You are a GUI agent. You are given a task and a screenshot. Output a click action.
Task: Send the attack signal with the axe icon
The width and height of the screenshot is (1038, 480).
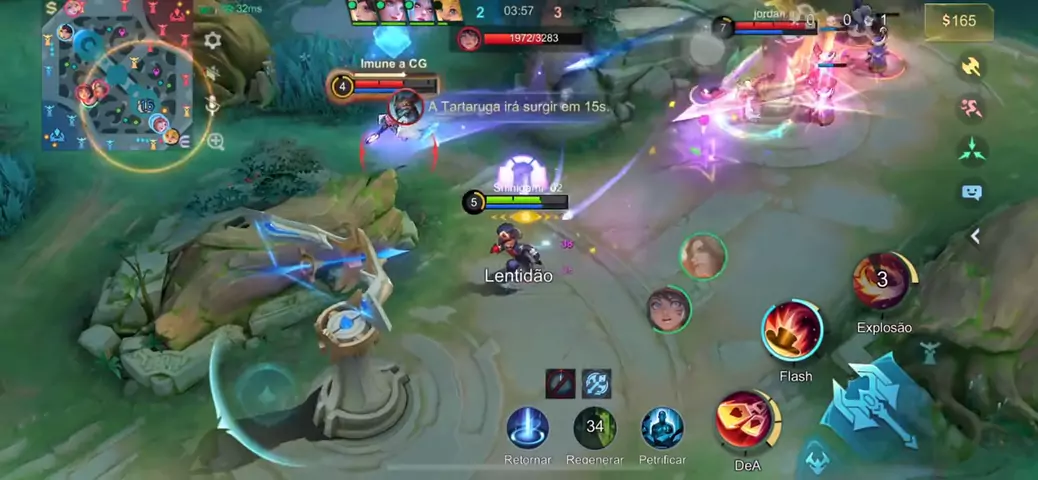tap(971, 66)
